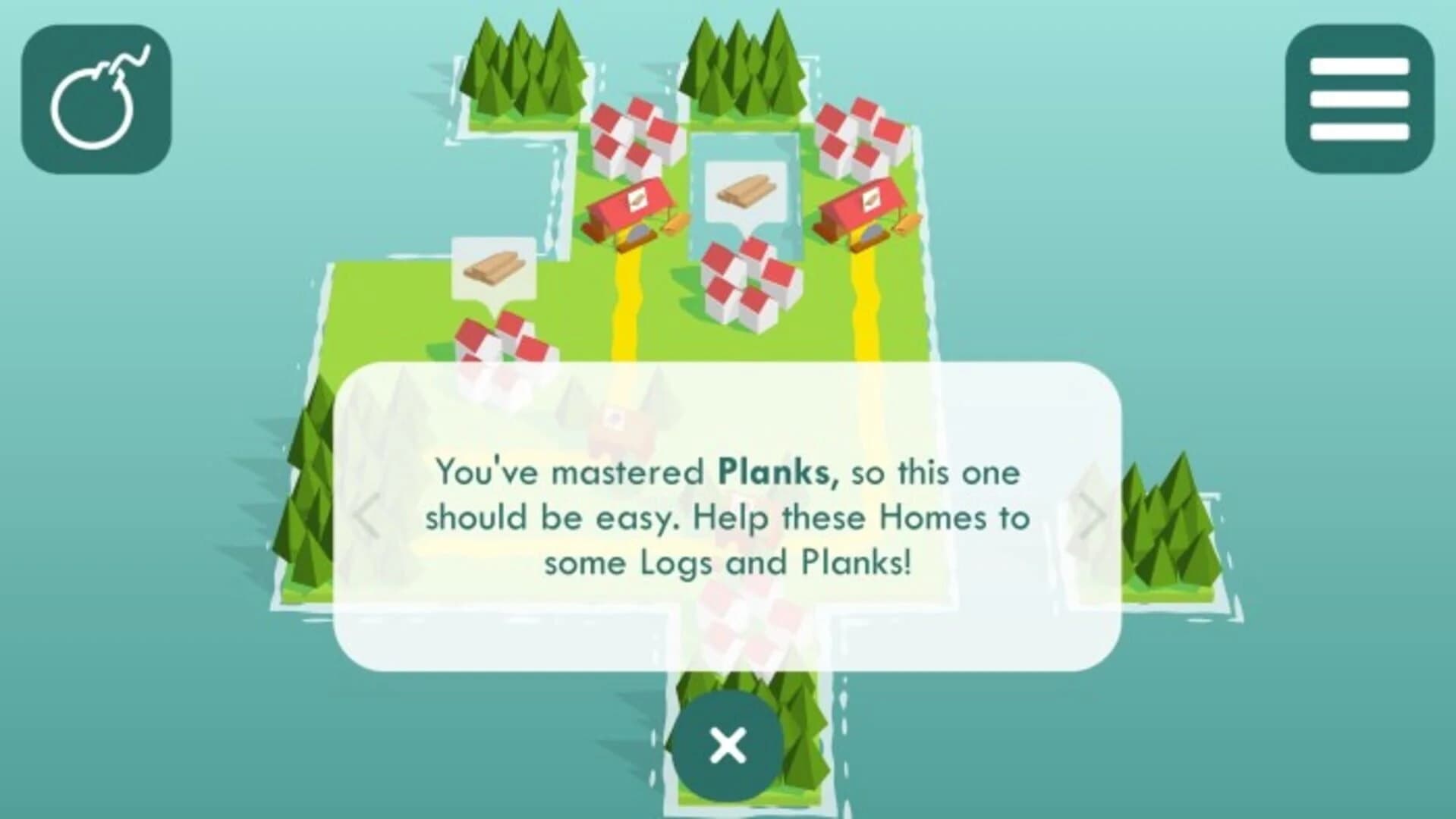Dismiss the tutorial popup with the X button
This screenshot has width=1456, height=819.
(727, 745)
